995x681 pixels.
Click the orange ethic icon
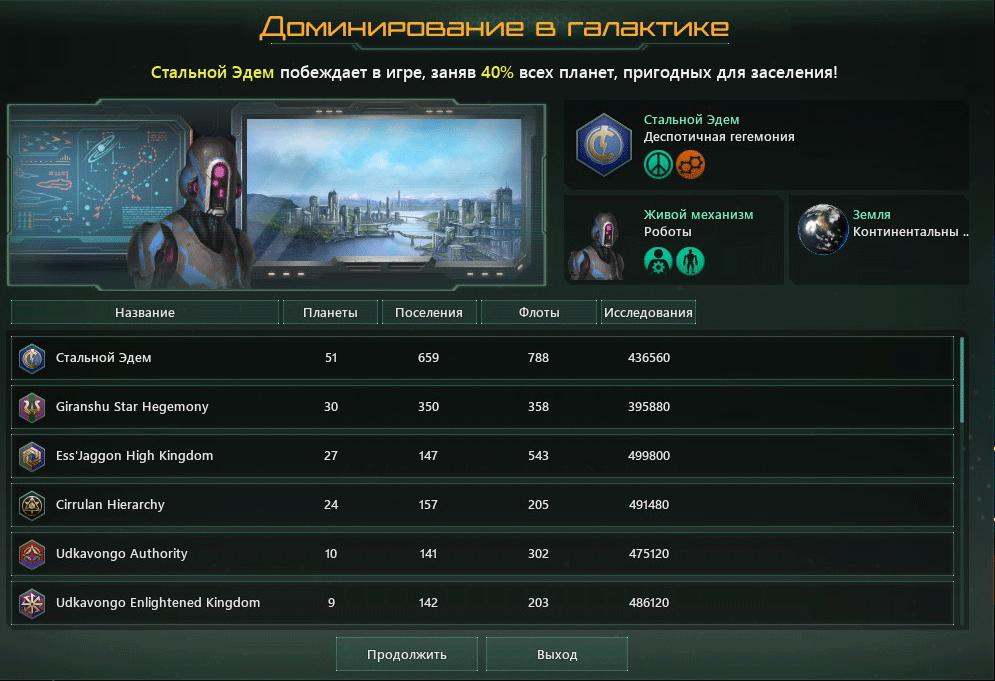[690, 164]
